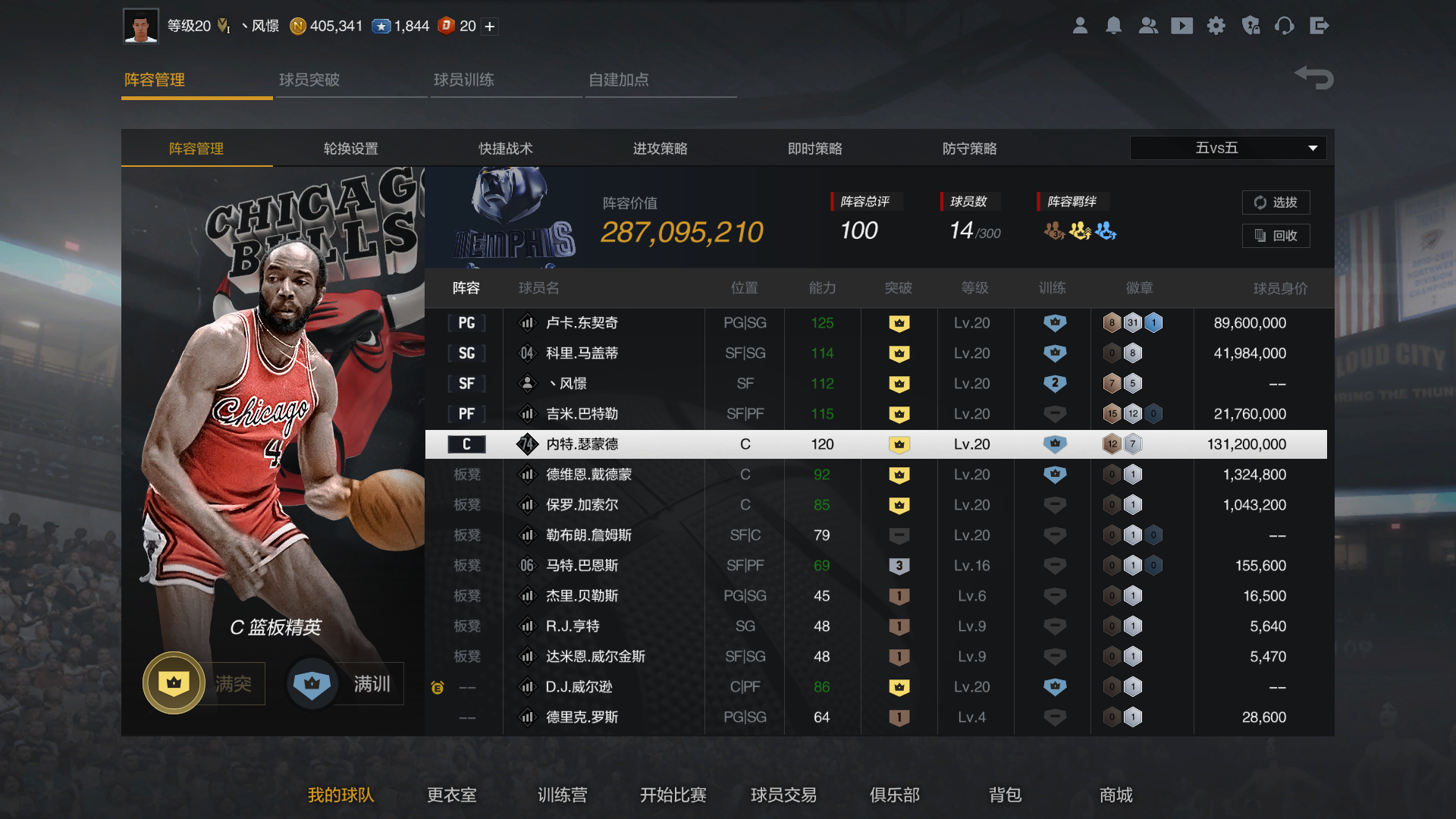1456x819 pixels.
Task: Open the yellow lineup bond icon detail
Action: (x=1080, y=231)
